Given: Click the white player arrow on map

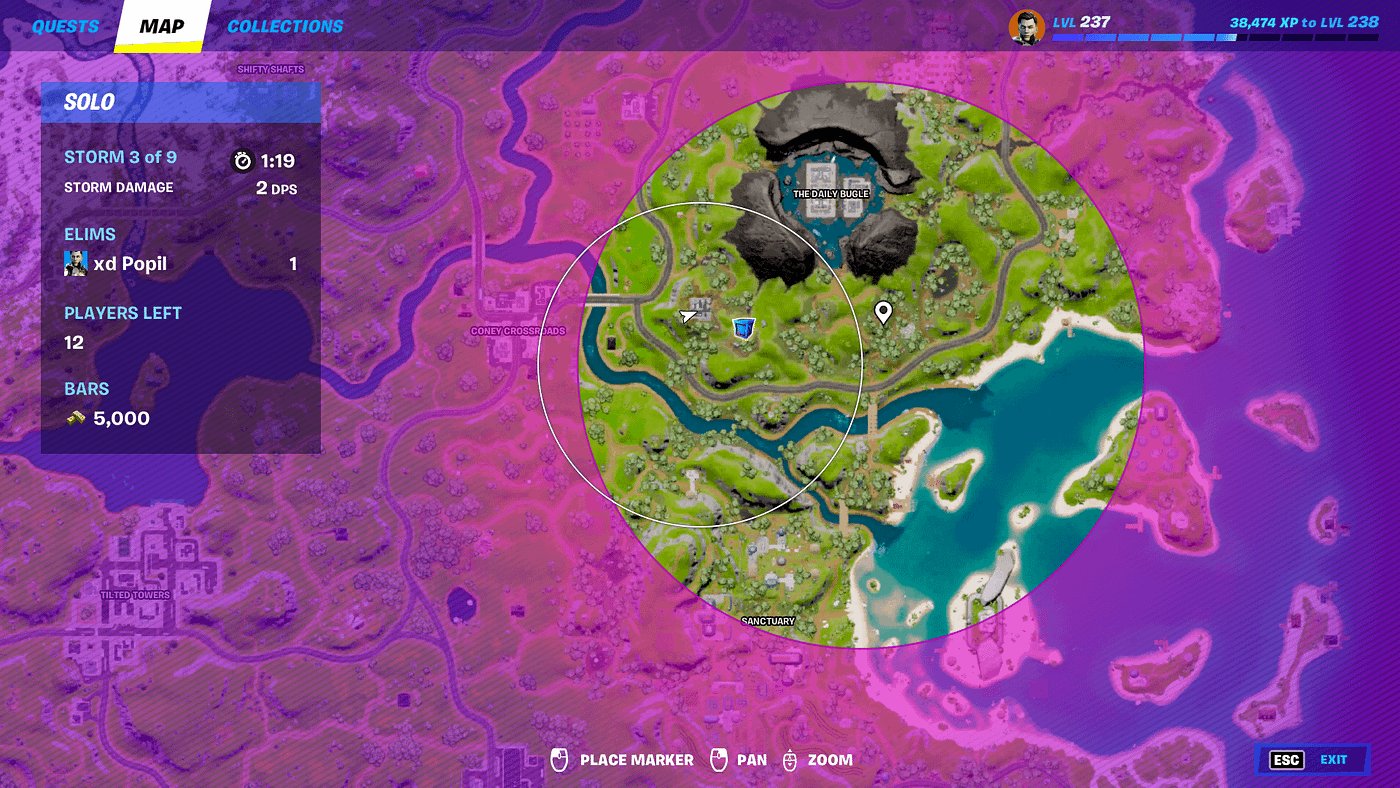Looking at the screenshot, I should click(x=686, y=315).
